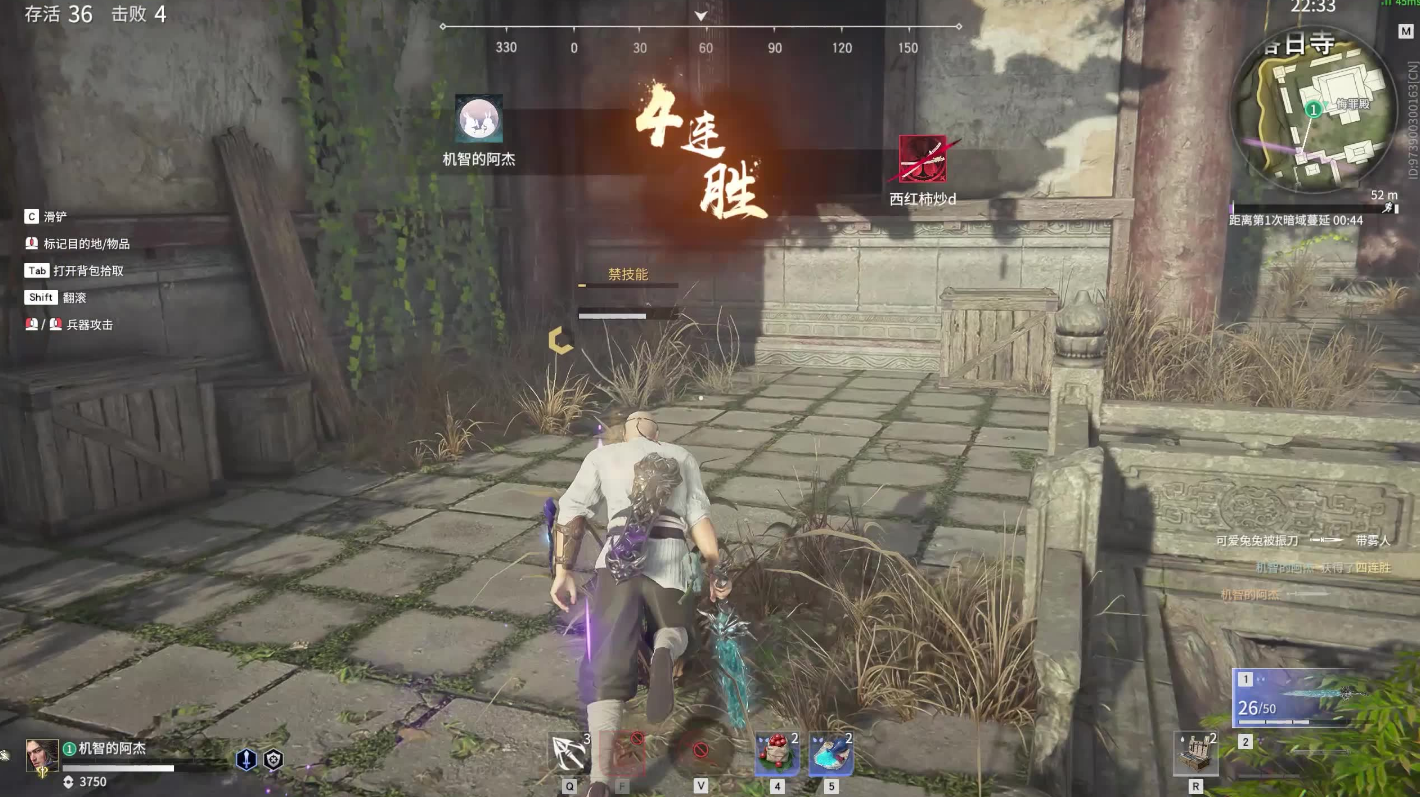Click the blue sword buff icon
1420x797 pixels.
coord(246,760)
